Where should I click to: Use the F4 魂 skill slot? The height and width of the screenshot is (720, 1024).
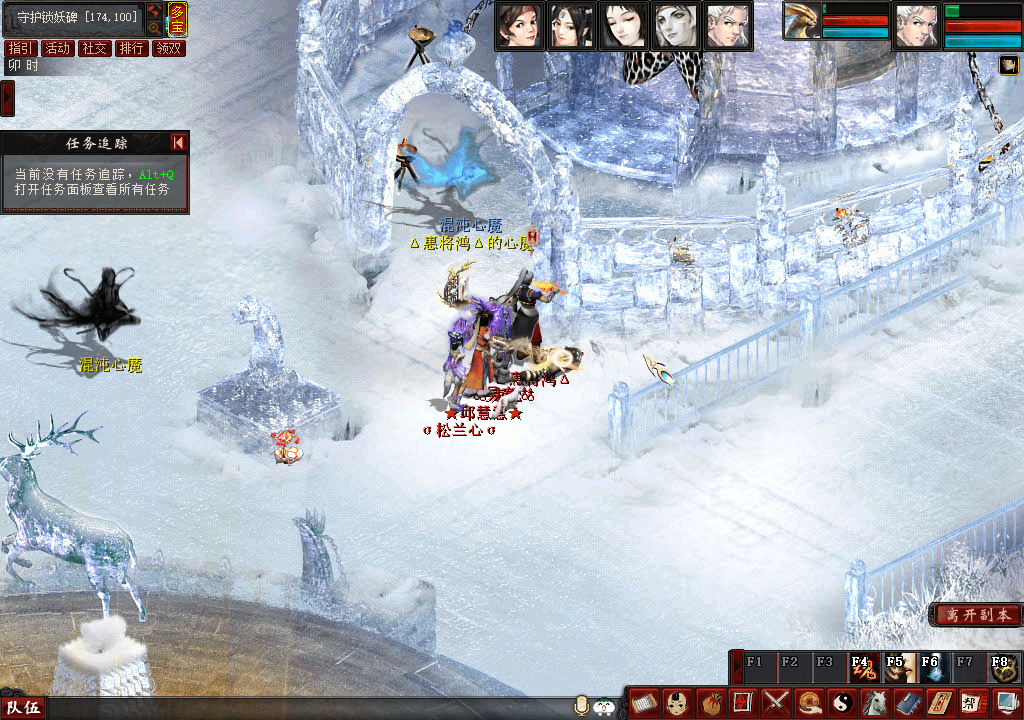click(864, 667)
